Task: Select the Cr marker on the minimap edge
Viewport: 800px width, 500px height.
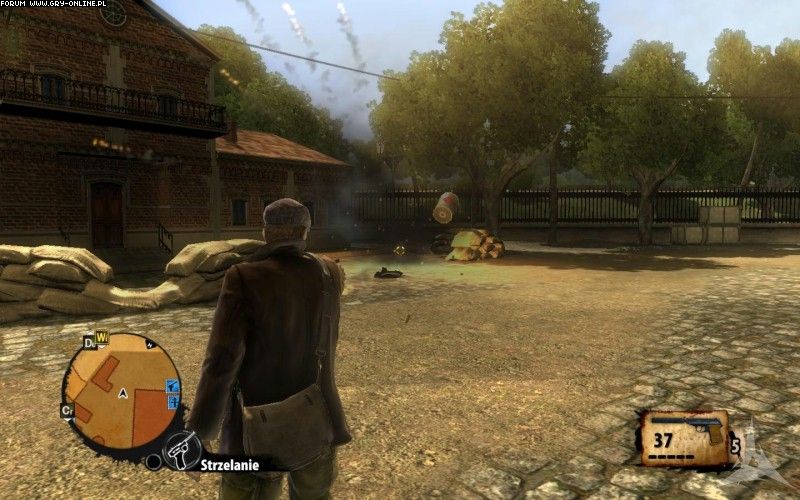Action: pyautogui.click(x=68, y=411)
